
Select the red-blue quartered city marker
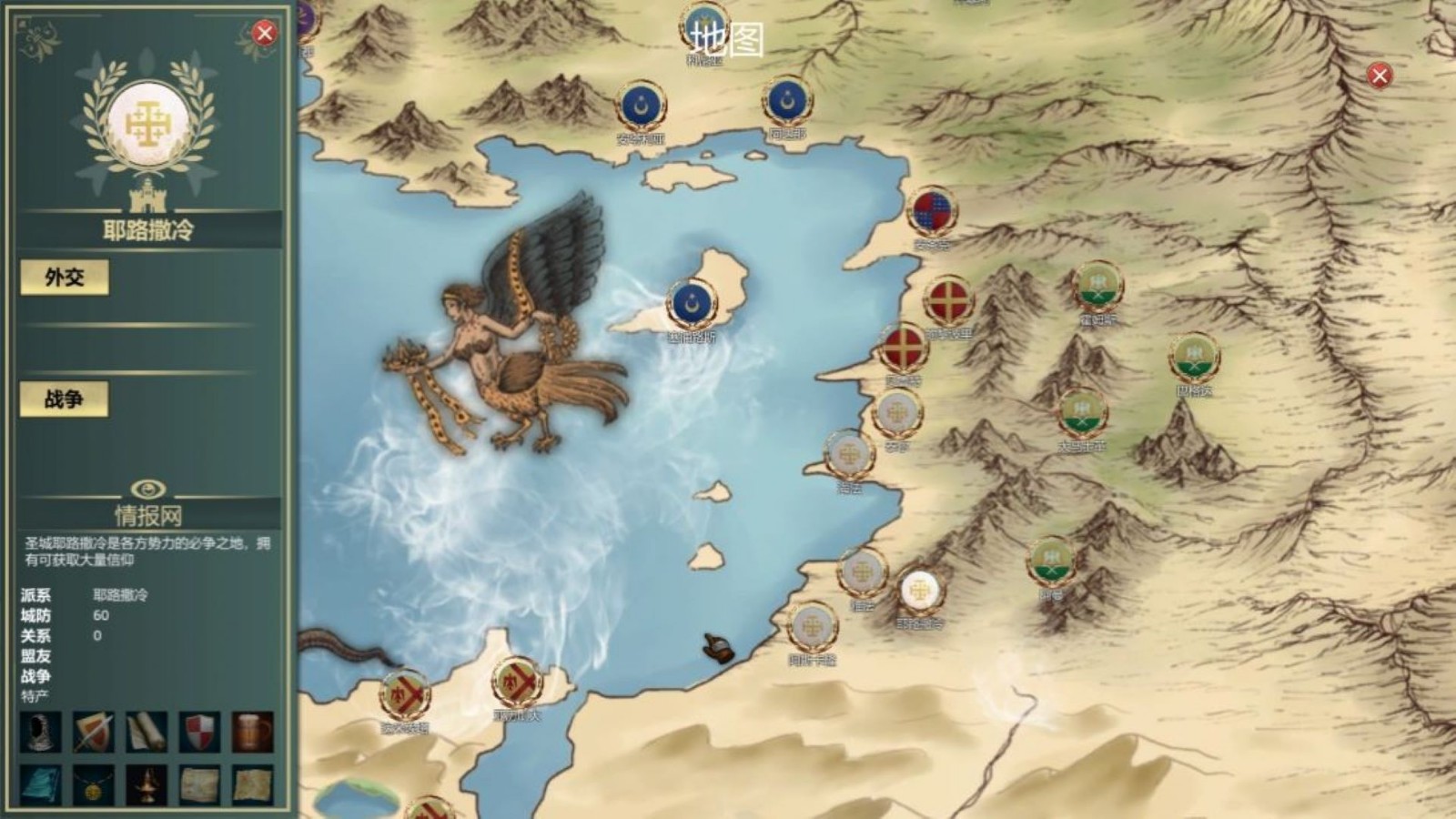click(932, 211)
